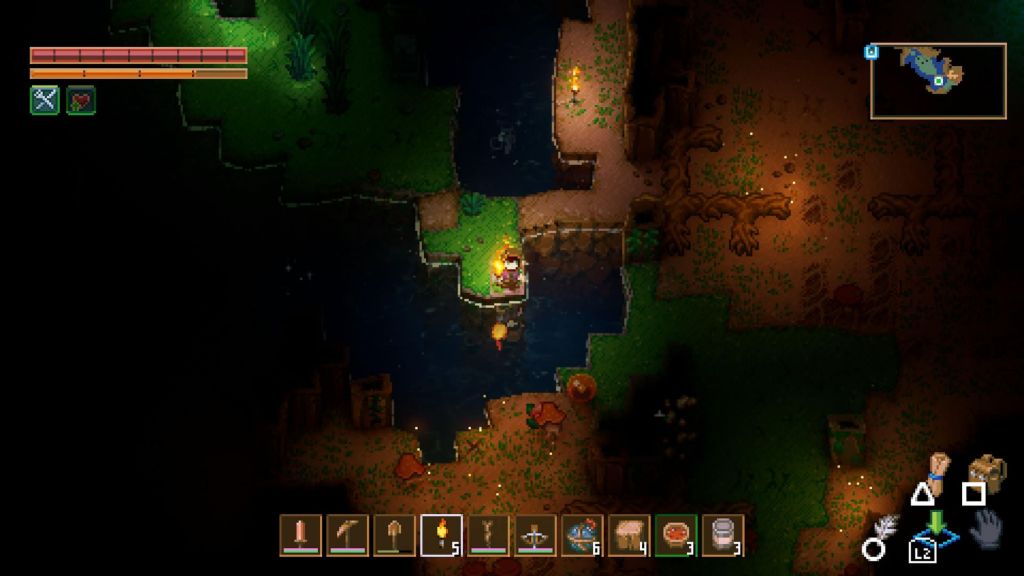The width and height of the screenshot is (1024, 576).
Task: Choose the blue fish stack of six
Action: point(582,535)
